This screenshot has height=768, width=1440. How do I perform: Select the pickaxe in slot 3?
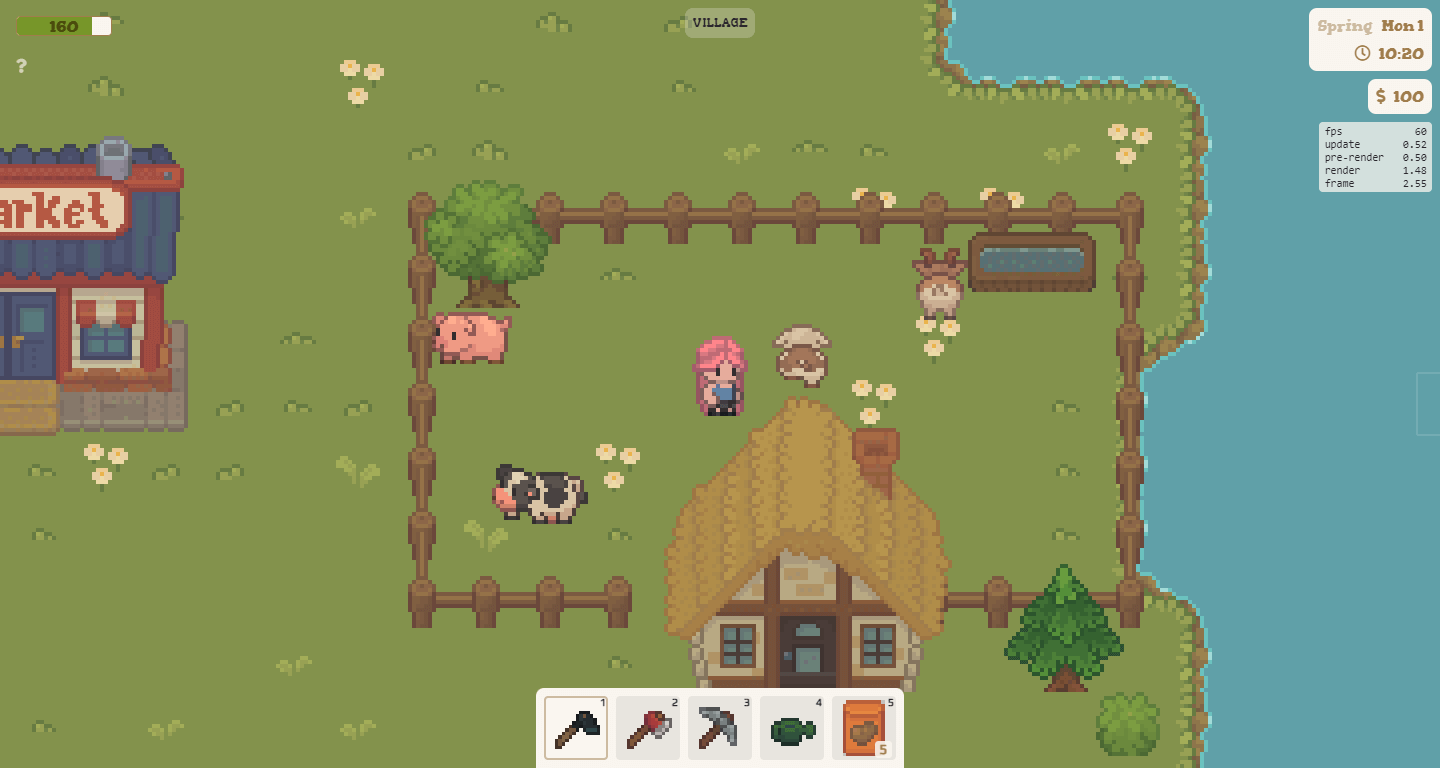[719, 728]
